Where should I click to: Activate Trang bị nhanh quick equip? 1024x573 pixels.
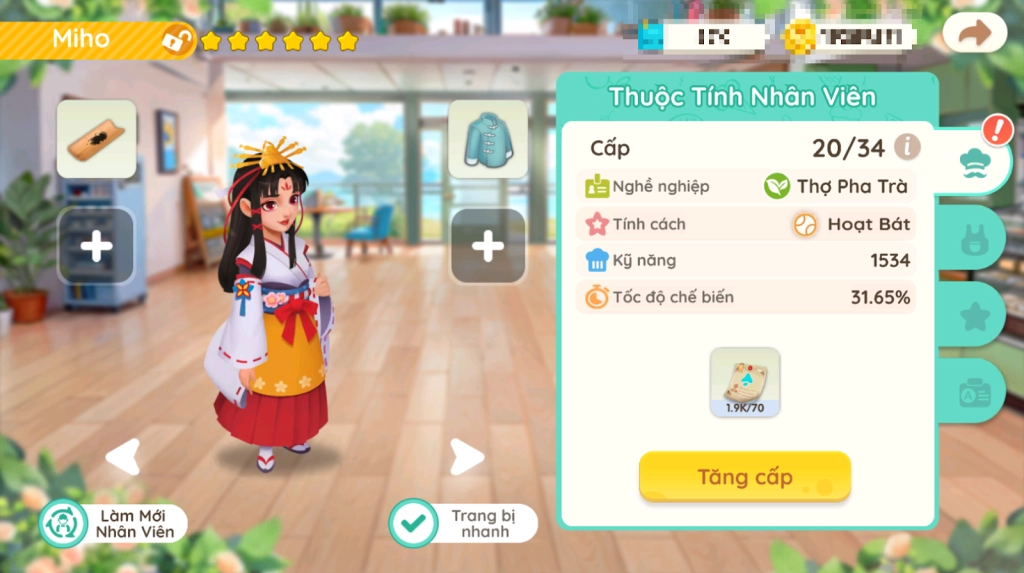tap(463, 523)
